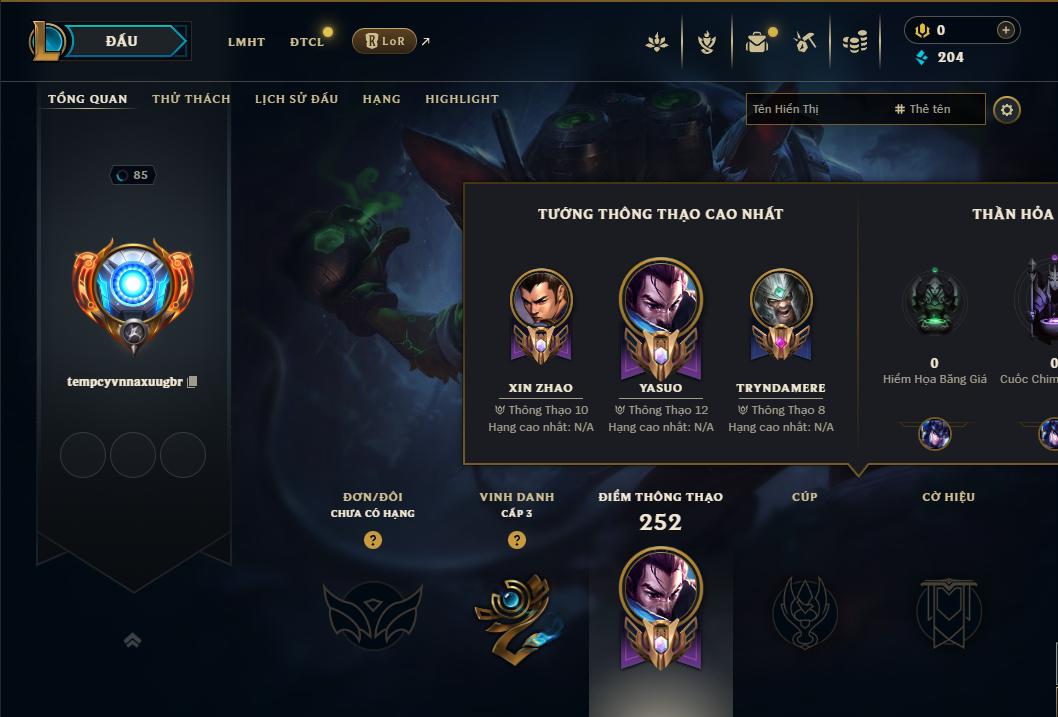Image resolution: width=1058 pixels, height=717 pixels.
Task: Add RP with the plus button
Action: point(1006,31)
